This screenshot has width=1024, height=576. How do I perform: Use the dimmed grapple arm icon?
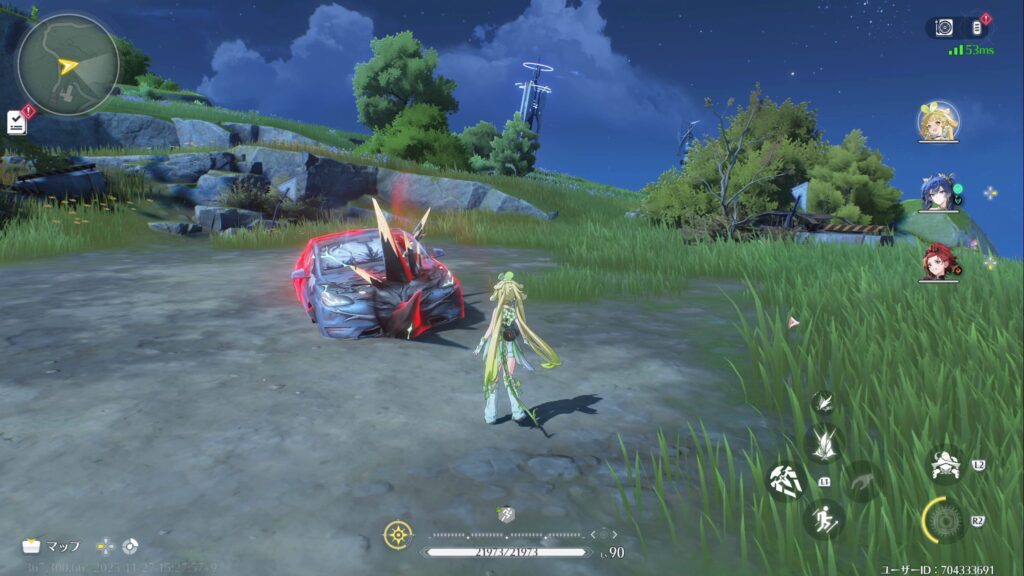(x=862, y=482)
